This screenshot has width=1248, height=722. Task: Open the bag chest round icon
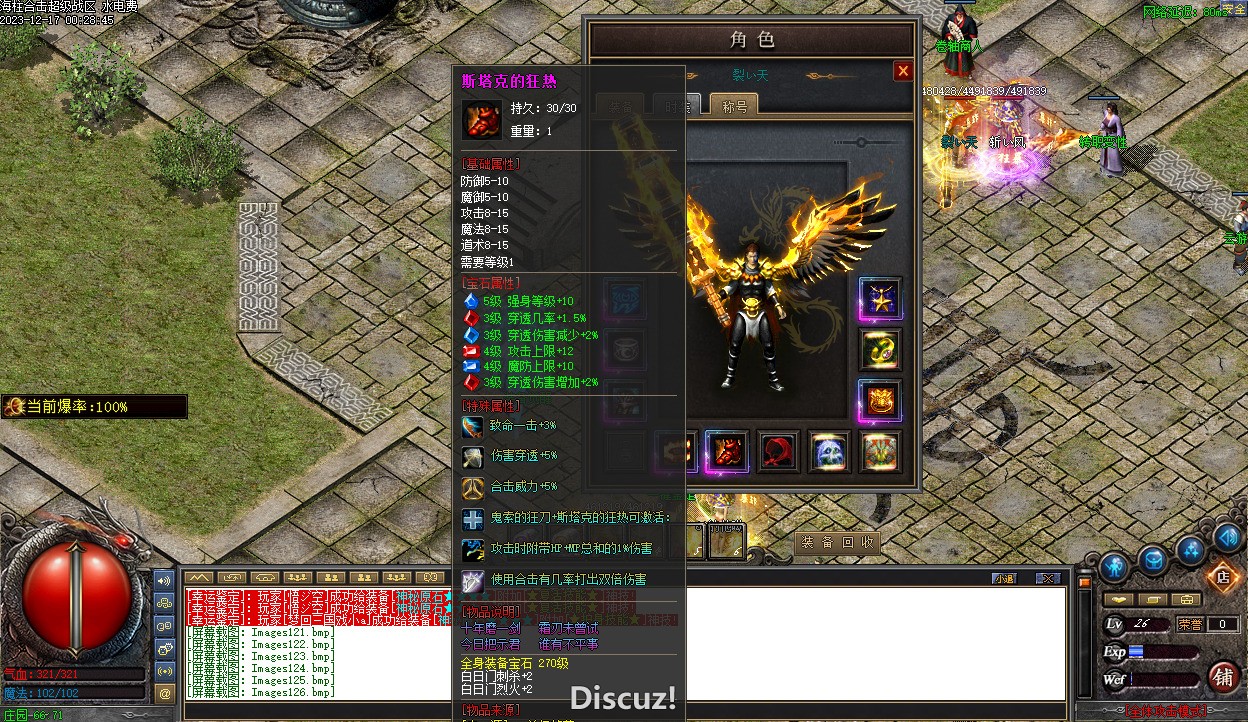click(1153, 560)
